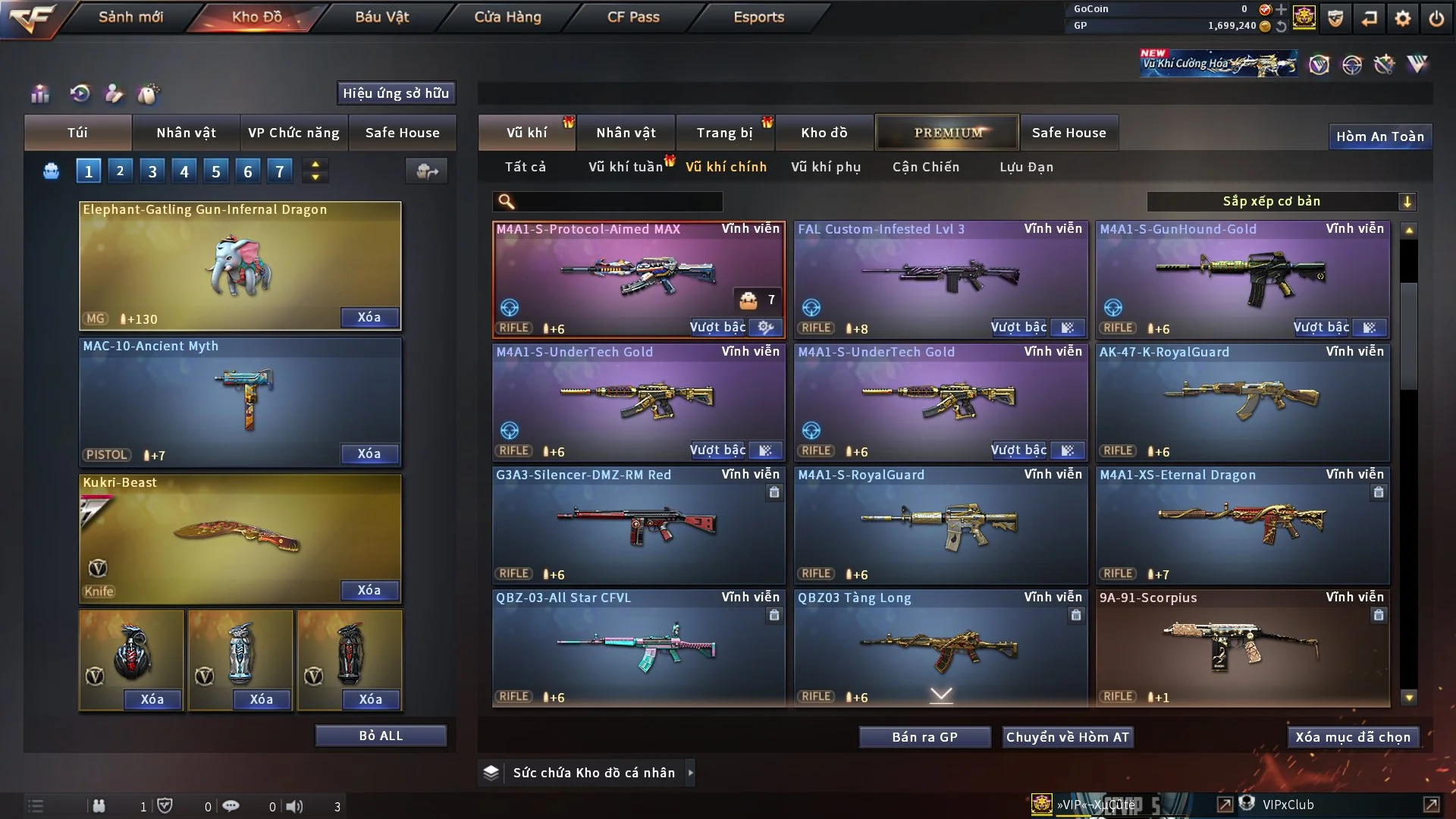
Task: Select bag preset number 3
Action: tap(152, 171)
